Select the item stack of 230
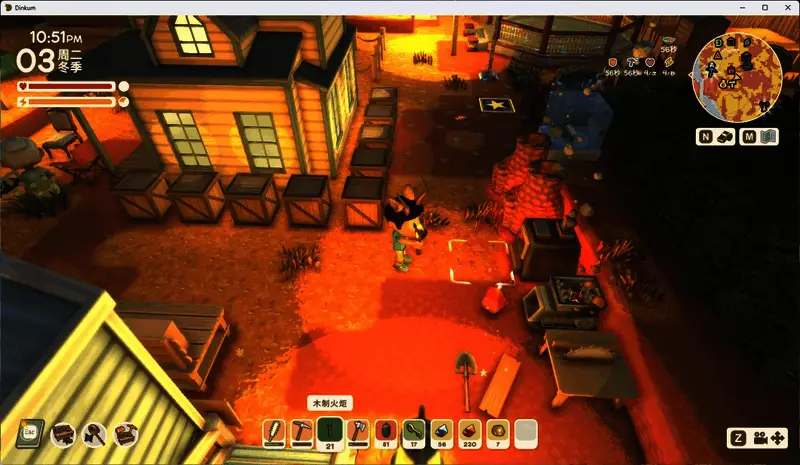 click(469, 433)
